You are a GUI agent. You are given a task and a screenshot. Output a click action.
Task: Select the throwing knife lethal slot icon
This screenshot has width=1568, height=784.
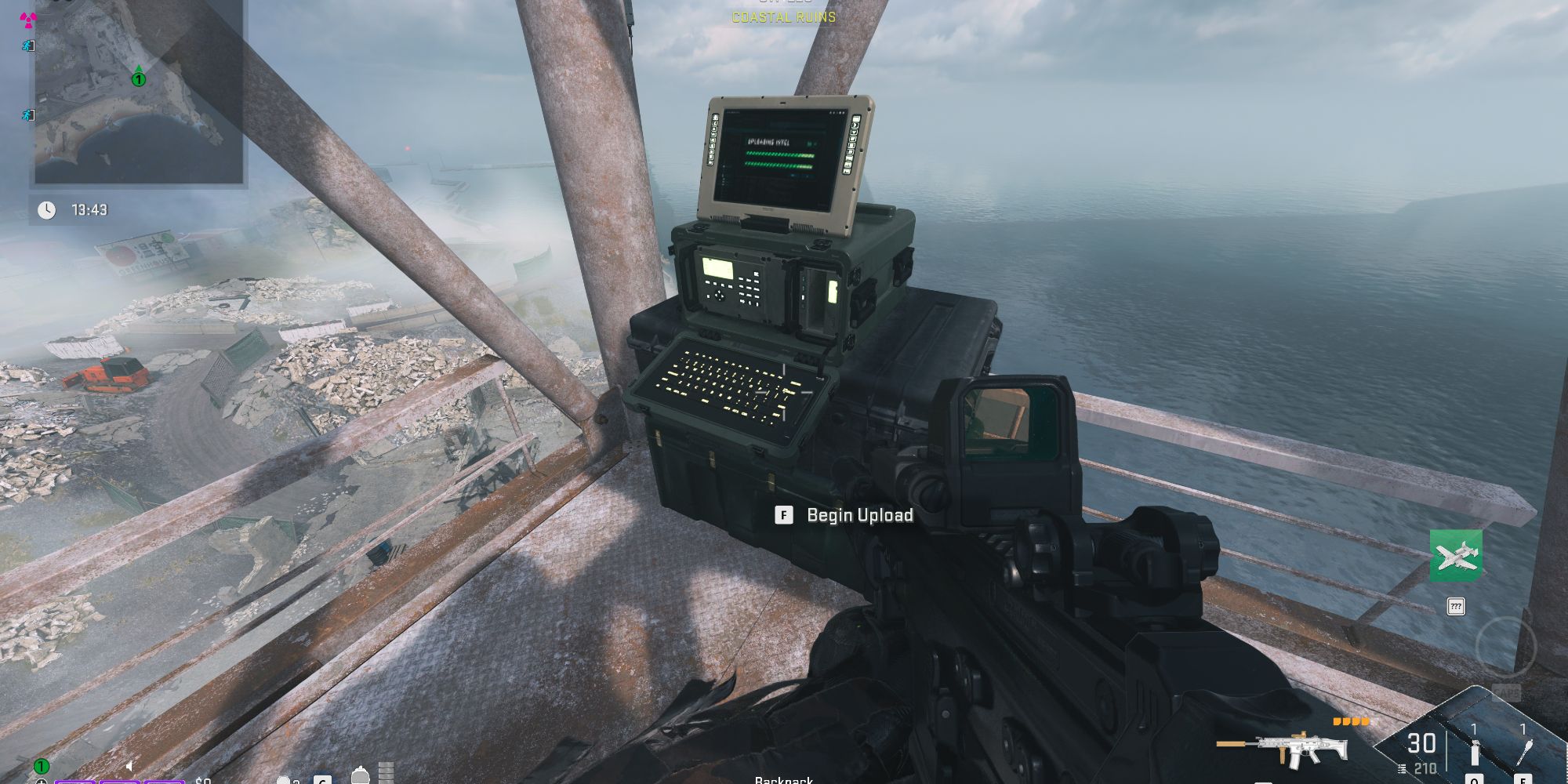(x=1523, y=751)
